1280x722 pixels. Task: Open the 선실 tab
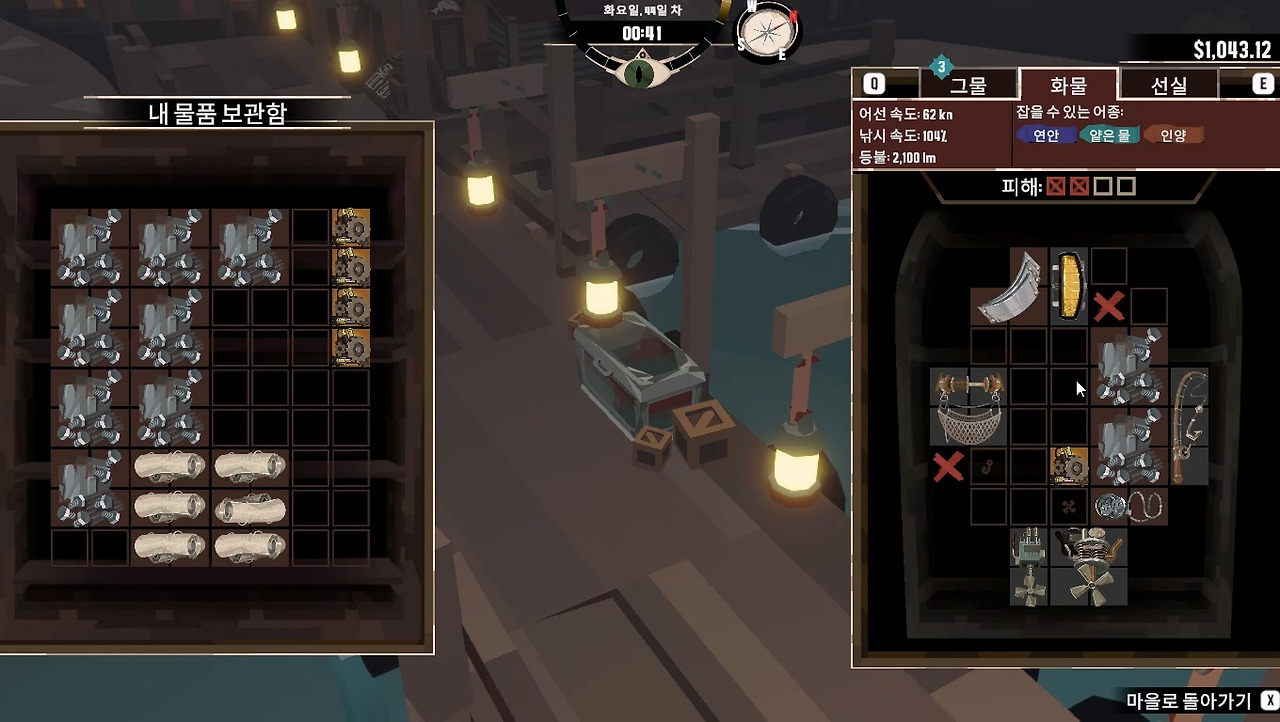(1168, 85)
